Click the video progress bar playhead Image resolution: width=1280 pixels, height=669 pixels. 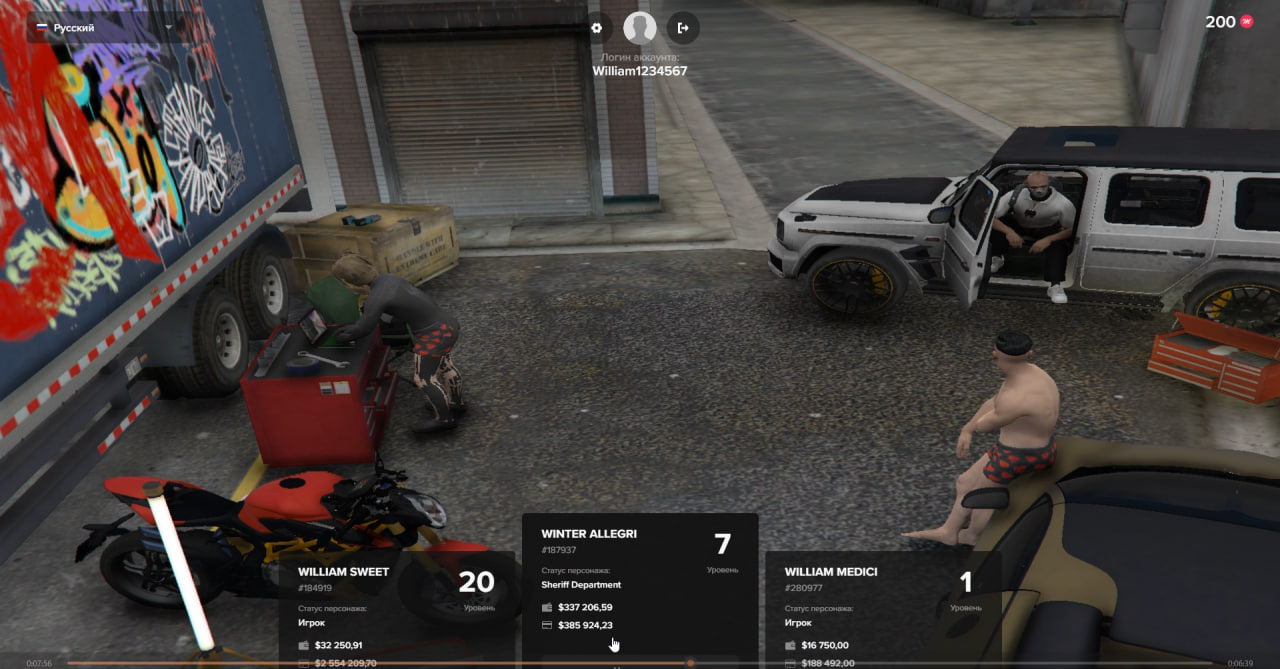point(690,663)
